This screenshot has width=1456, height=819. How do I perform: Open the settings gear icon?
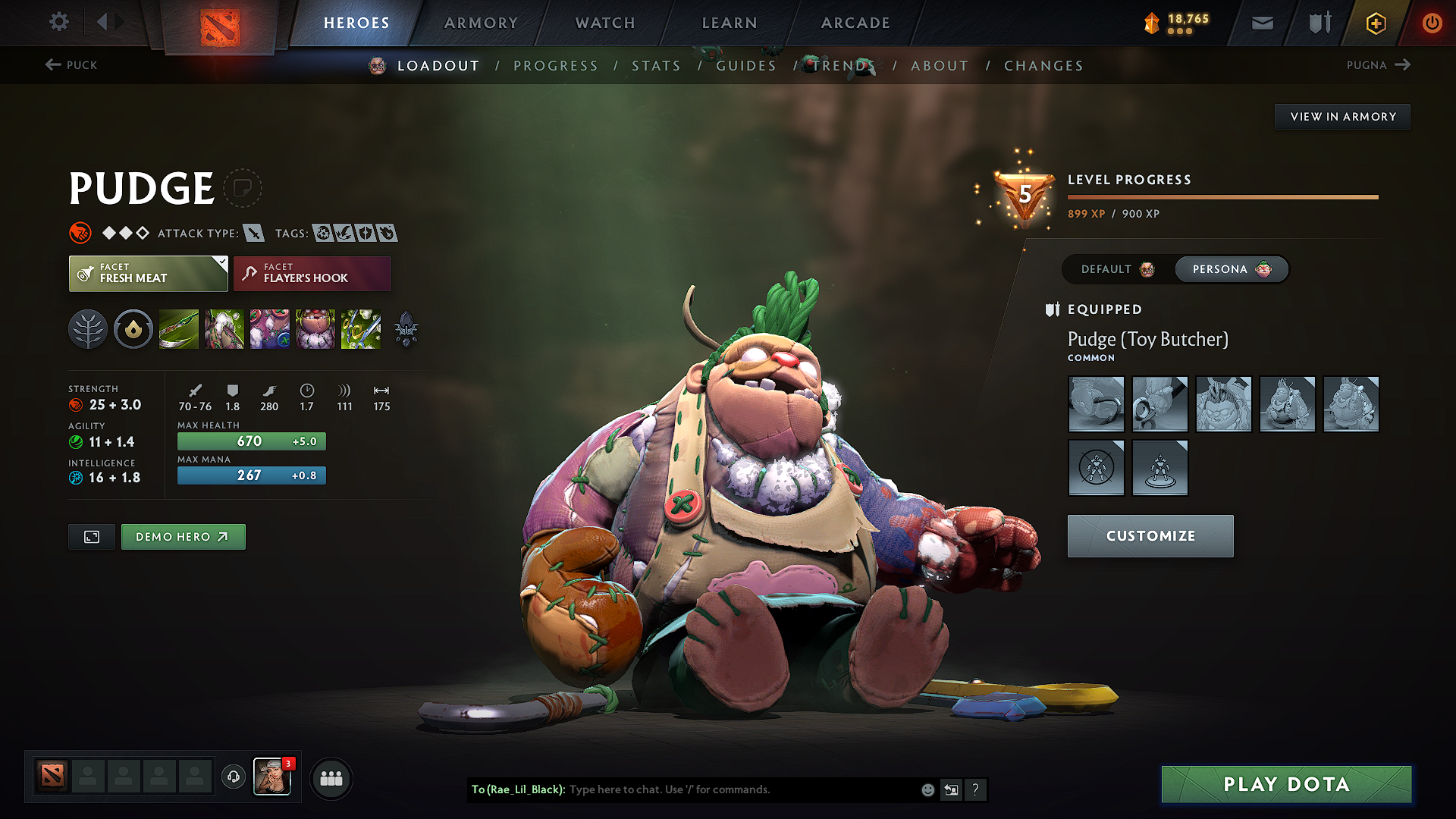click(x=58, y=22)
